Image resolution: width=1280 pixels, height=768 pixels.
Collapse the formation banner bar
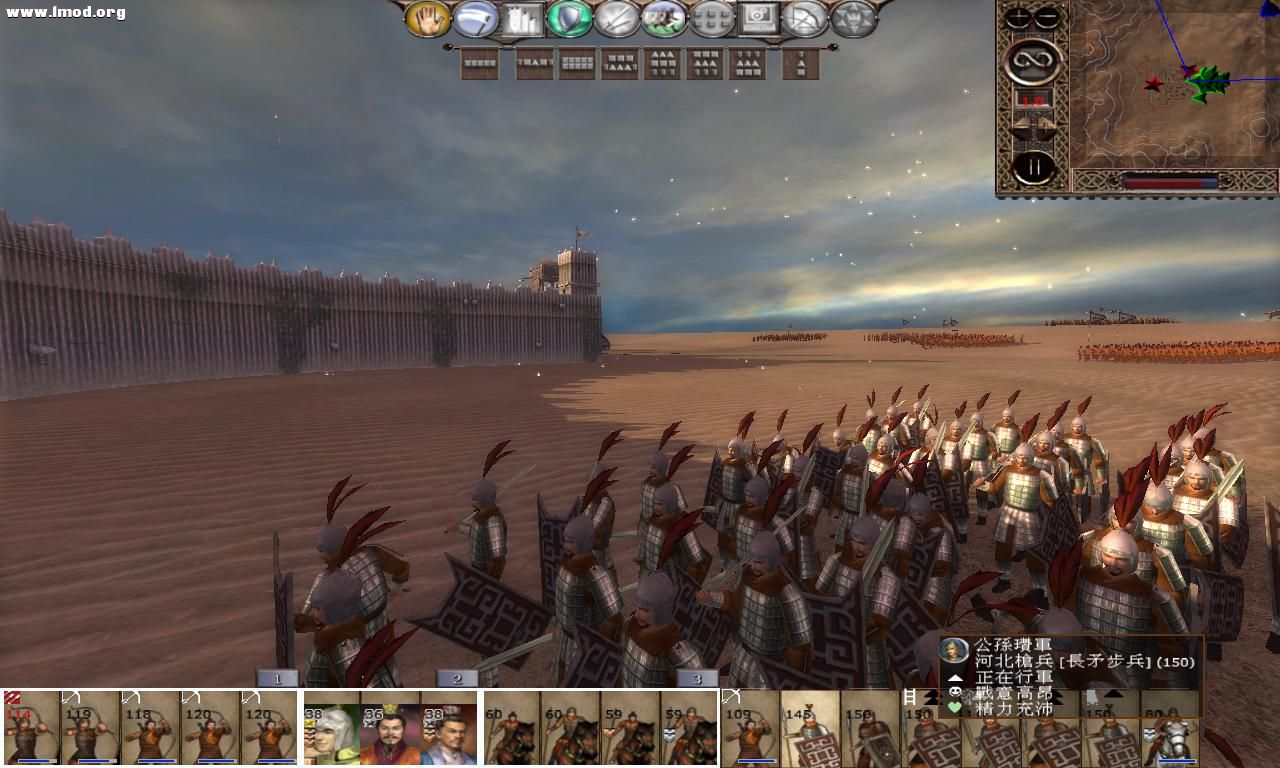448,46
